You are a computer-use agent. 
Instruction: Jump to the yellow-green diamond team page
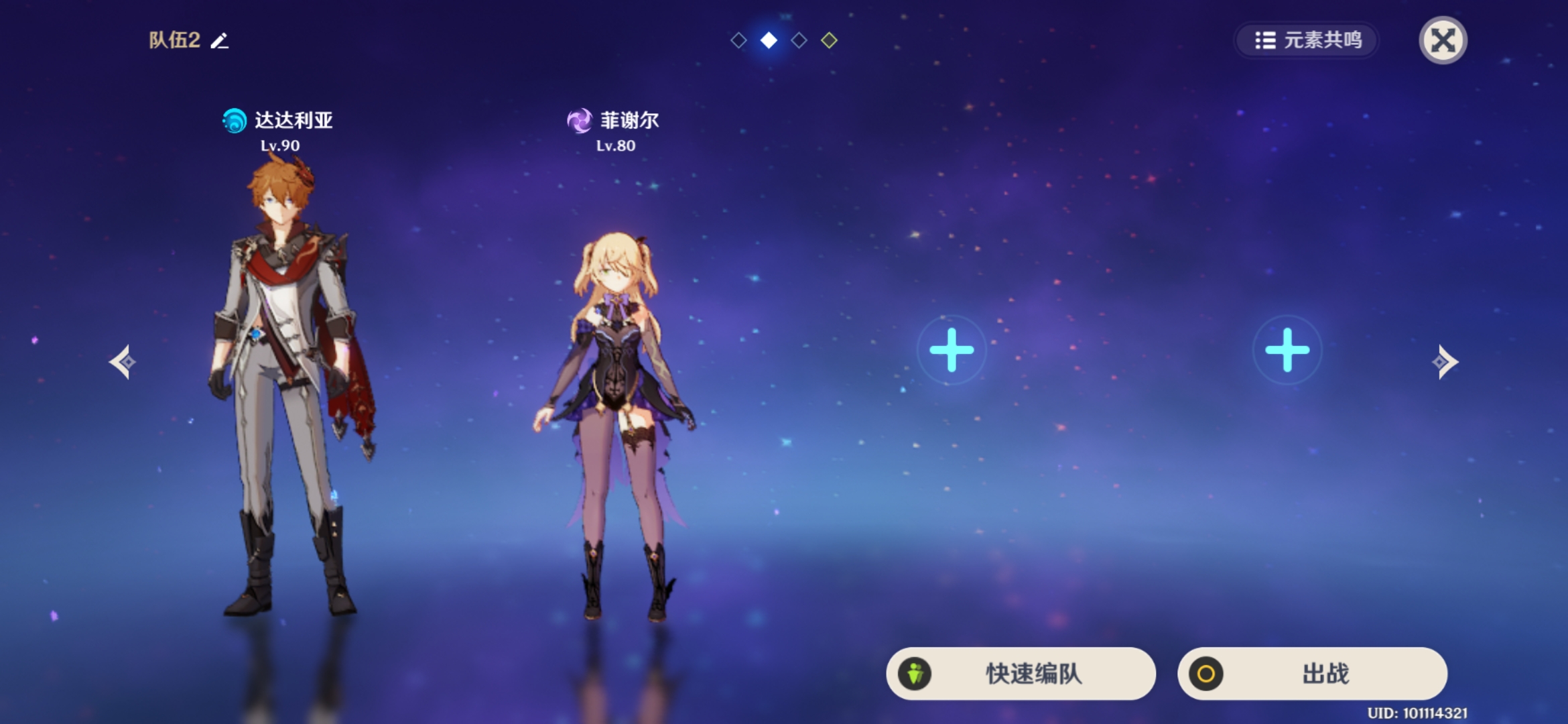pyautogui.click(x=829, y=40)
